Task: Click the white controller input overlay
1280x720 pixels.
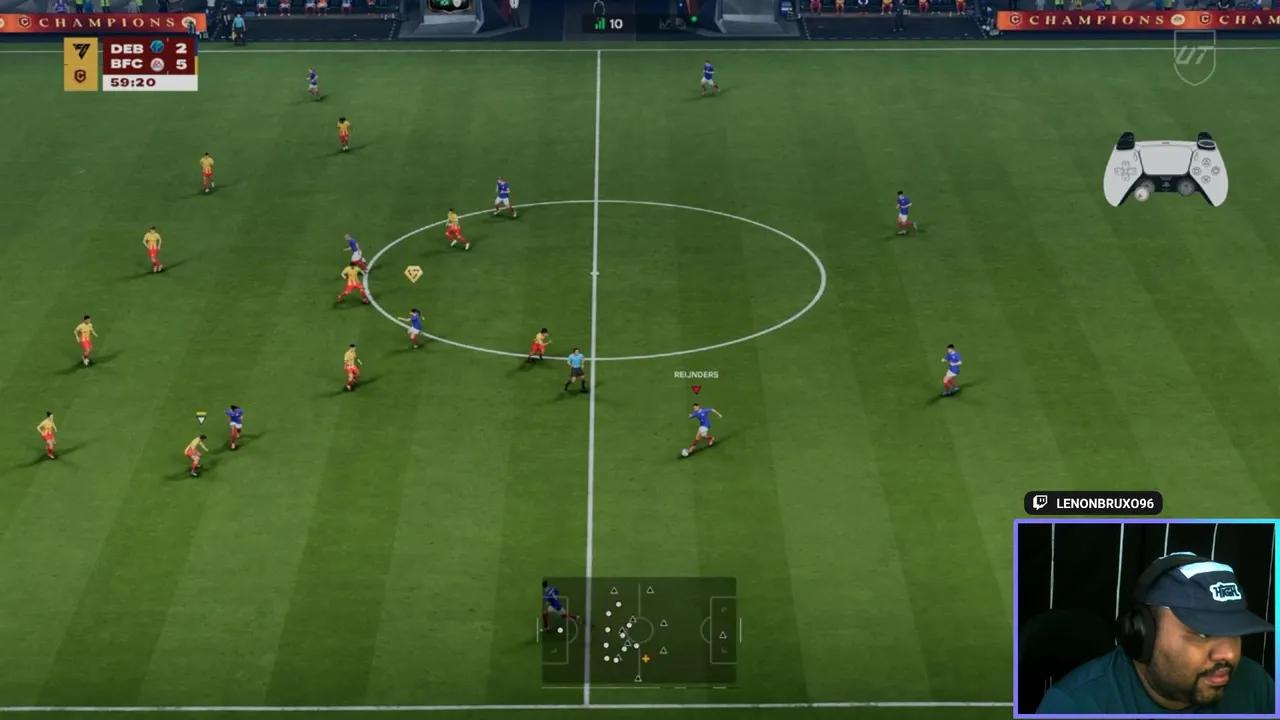Action: click(1165, 169)
